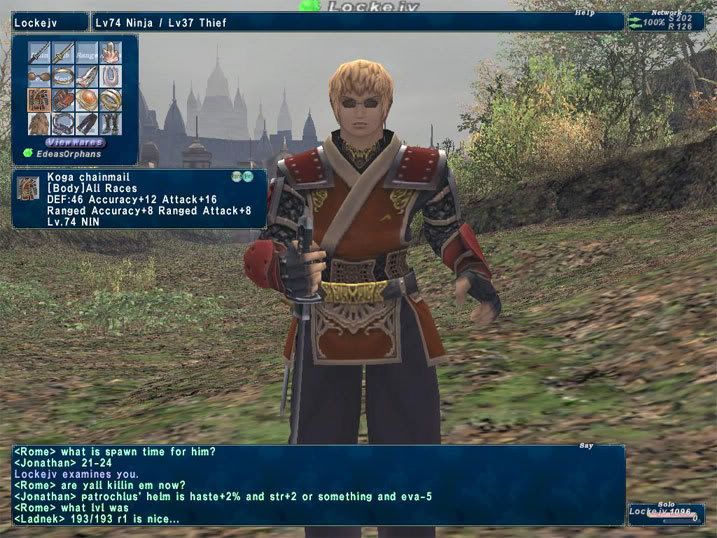
Task: Select the dark boots feet slot
Action: pos(110,123)
